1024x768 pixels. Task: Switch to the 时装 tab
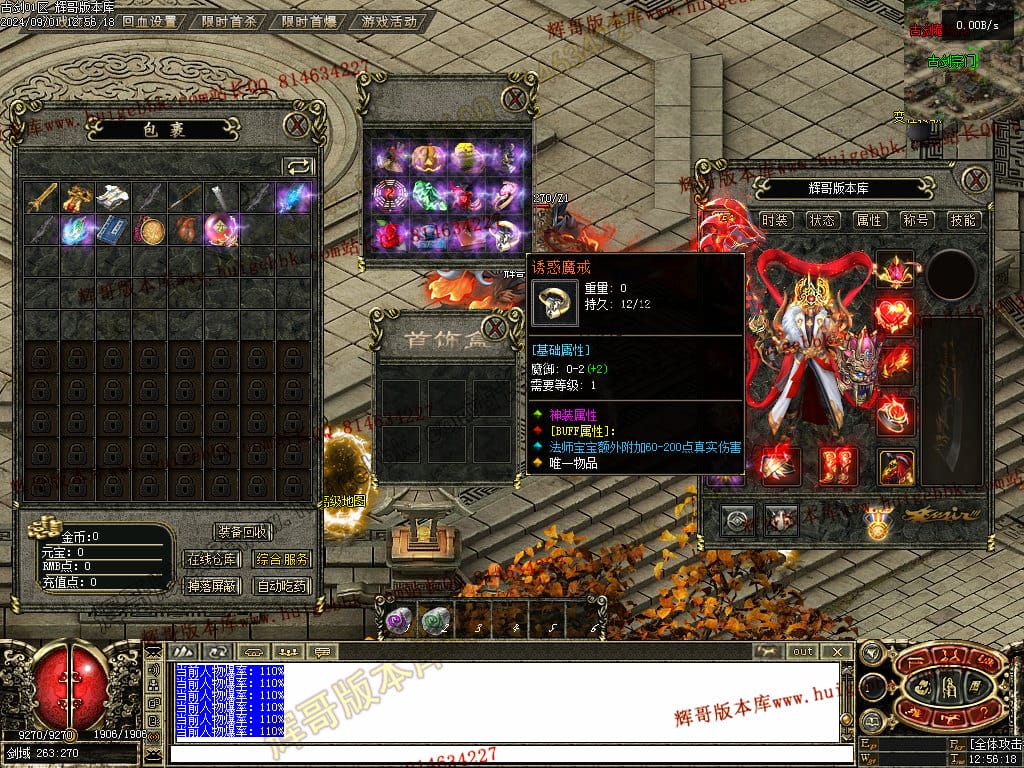[775, 220]
